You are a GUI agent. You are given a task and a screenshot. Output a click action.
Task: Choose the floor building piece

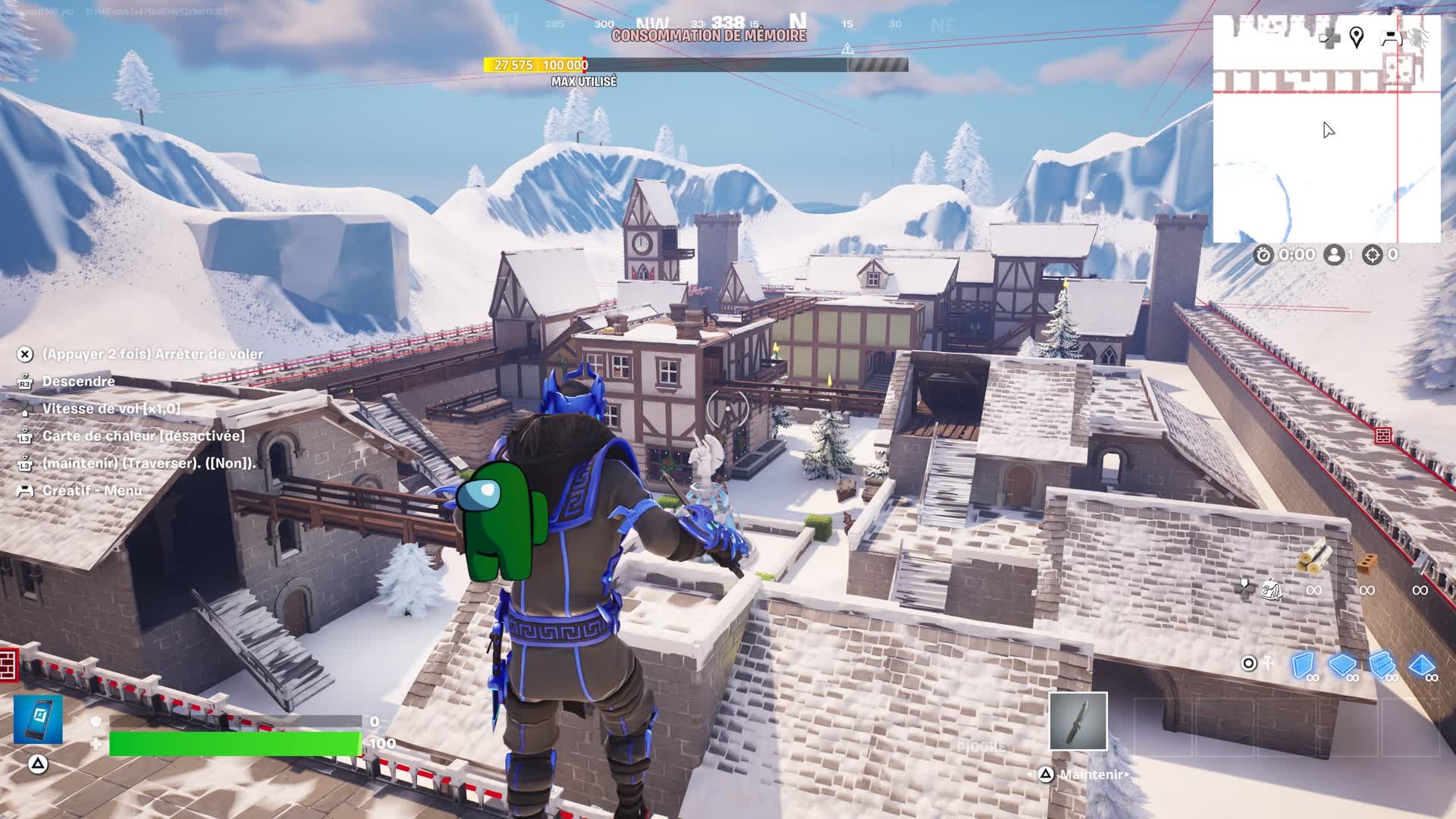click(x=1342, y=665)
